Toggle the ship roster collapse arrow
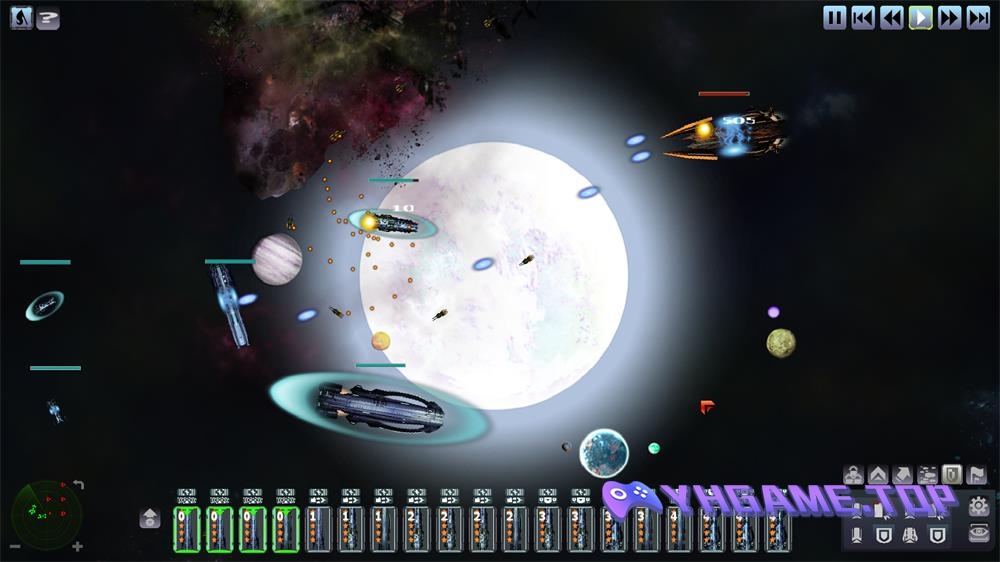Screen dimensions: 1000x562 point(150,517)
